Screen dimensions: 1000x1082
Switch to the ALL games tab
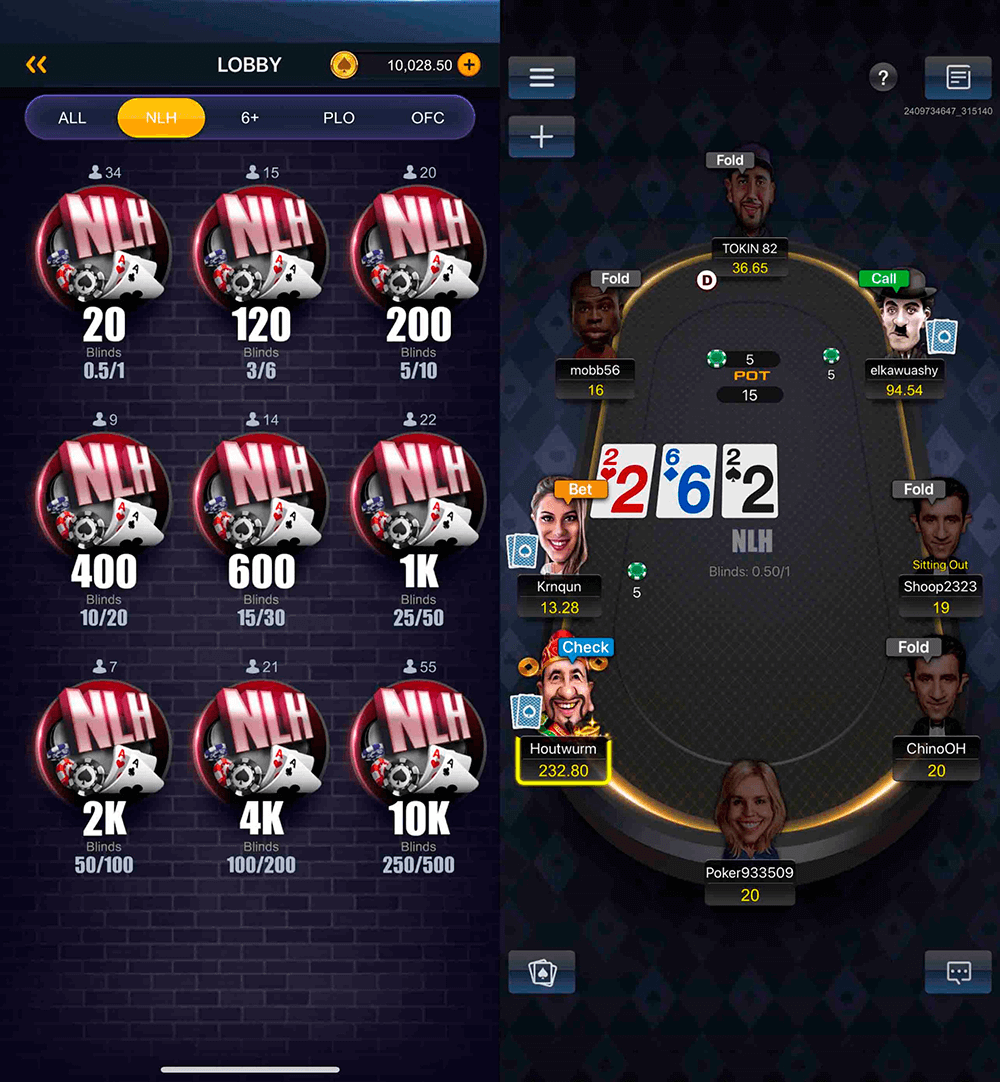[72, 118]
